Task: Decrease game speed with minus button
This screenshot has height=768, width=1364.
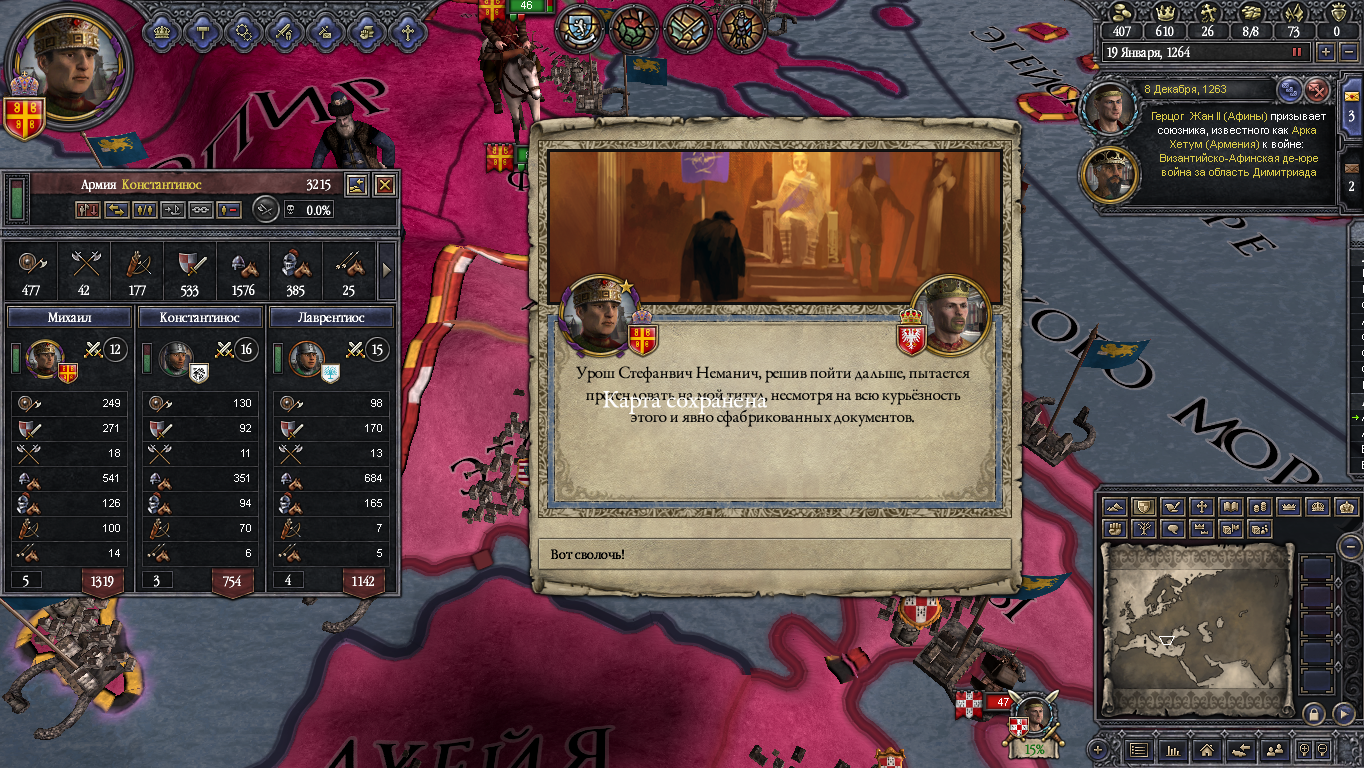Action: click(x=1346, y=52)
